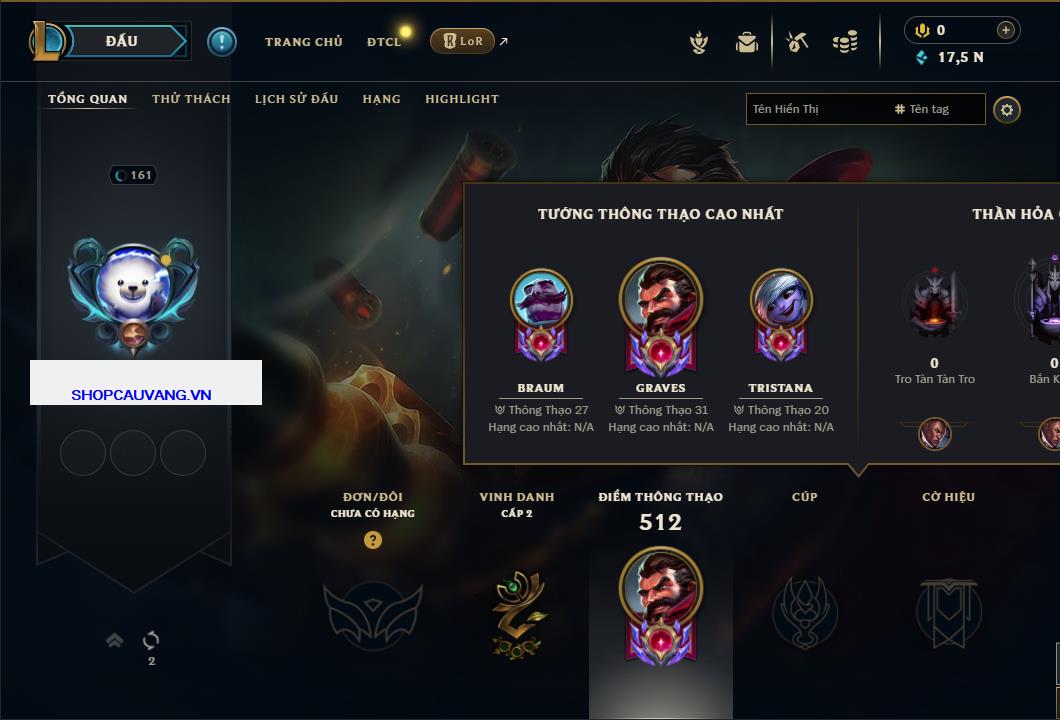Add currency with the plus button

1006,30
